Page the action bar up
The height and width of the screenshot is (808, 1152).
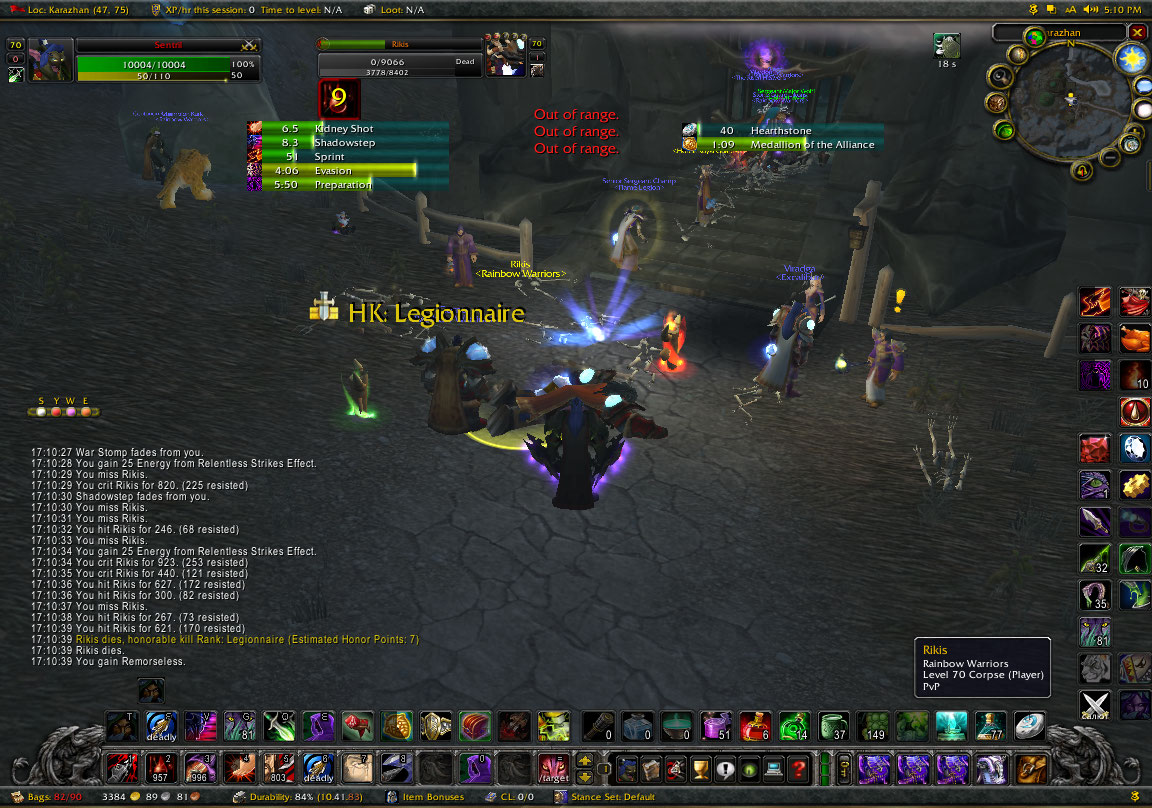click(586, 761)
